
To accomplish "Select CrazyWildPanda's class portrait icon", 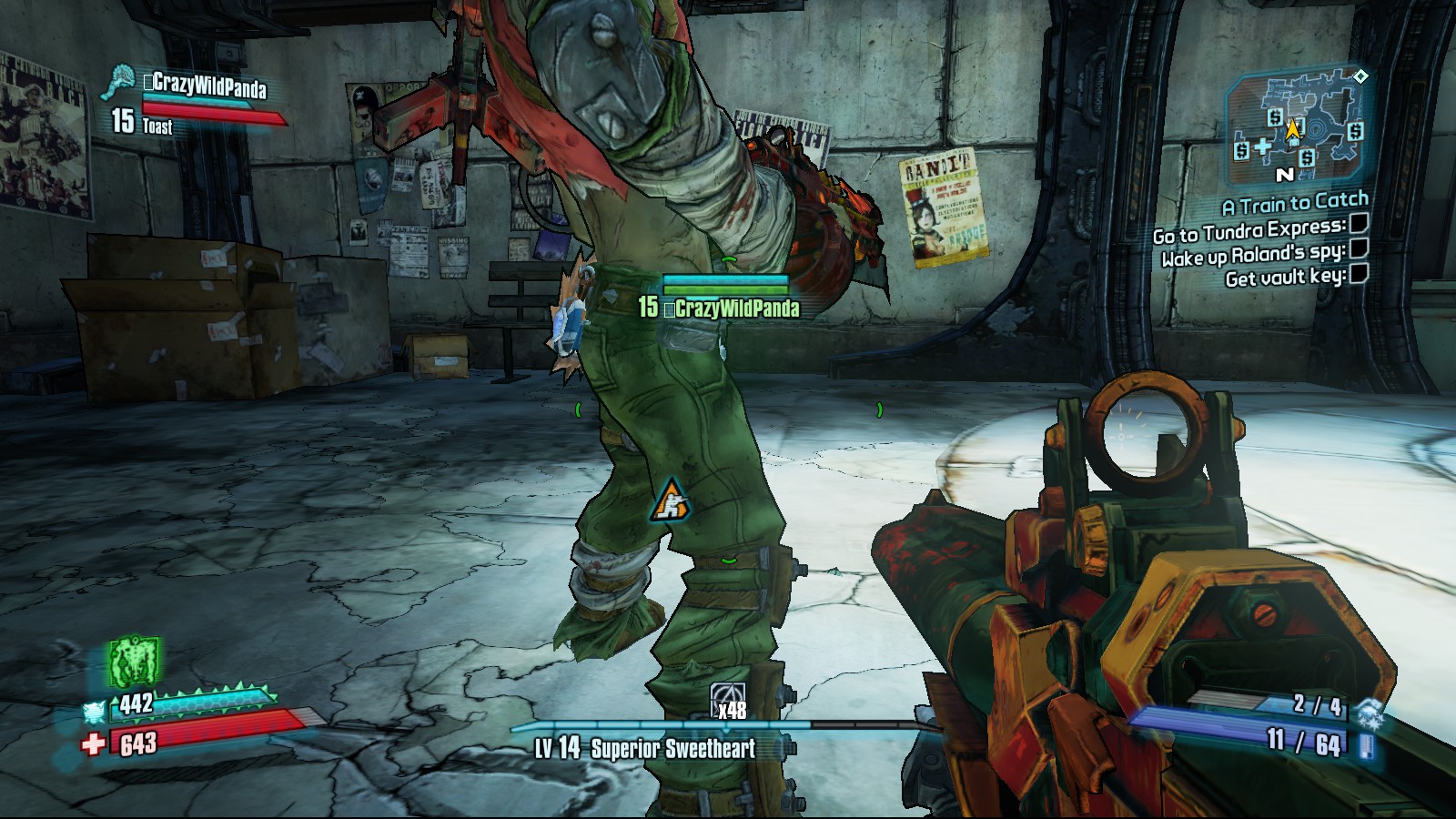I will pos(121,81).
